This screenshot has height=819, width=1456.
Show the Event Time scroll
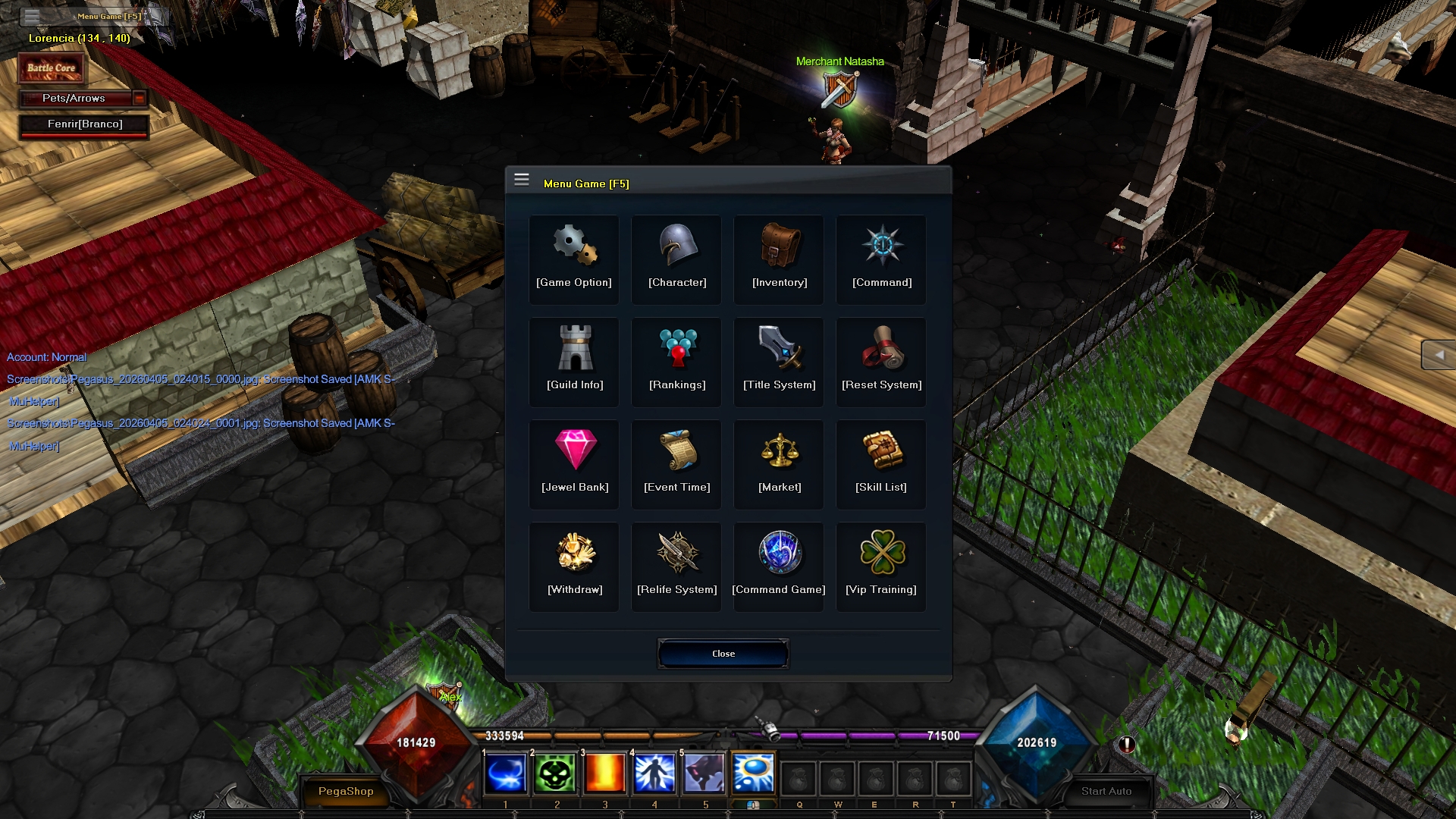(676, 464)
